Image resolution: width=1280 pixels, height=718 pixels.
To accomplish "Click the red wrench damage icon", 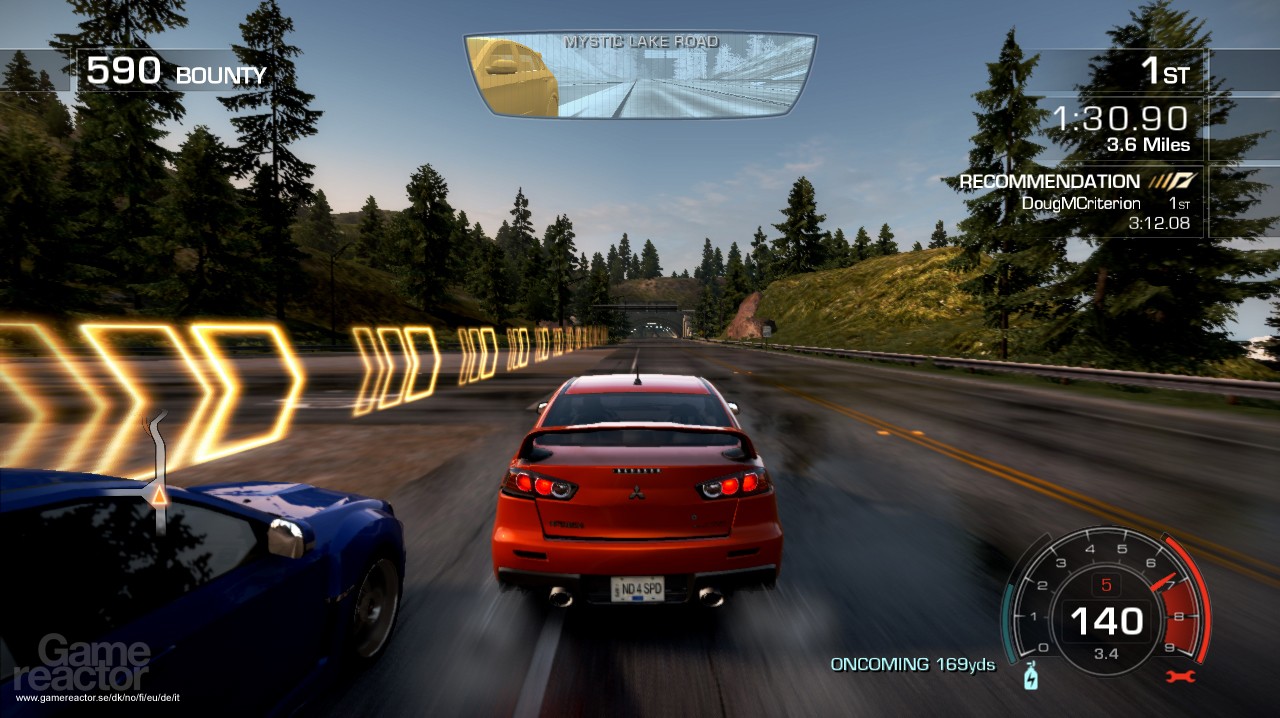I will coord(1181,677).
